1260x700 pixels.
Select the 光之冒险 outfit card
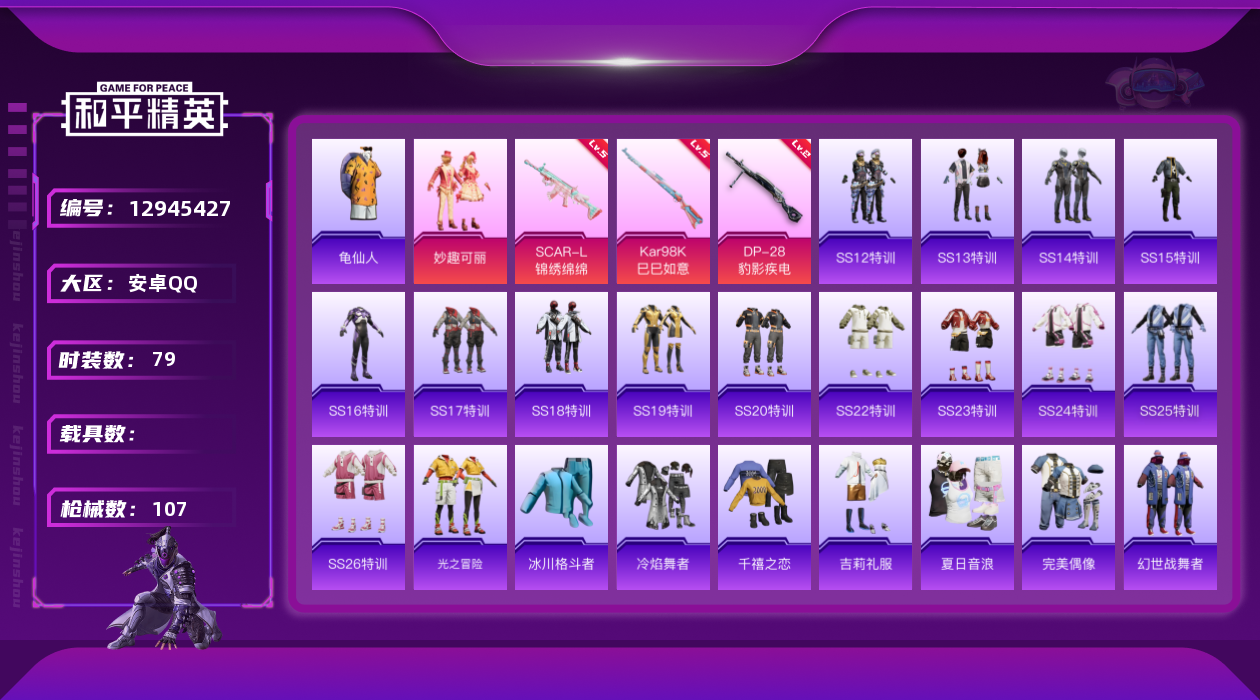click(460, 517)
